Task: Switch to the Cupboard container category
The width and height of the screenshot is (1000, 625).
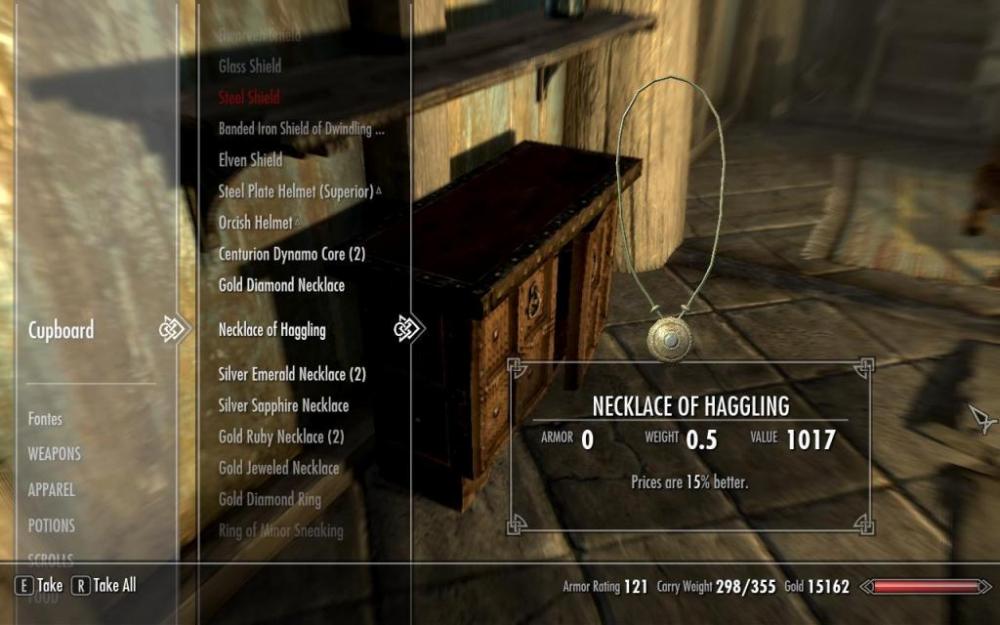Action: click(63, 330)
